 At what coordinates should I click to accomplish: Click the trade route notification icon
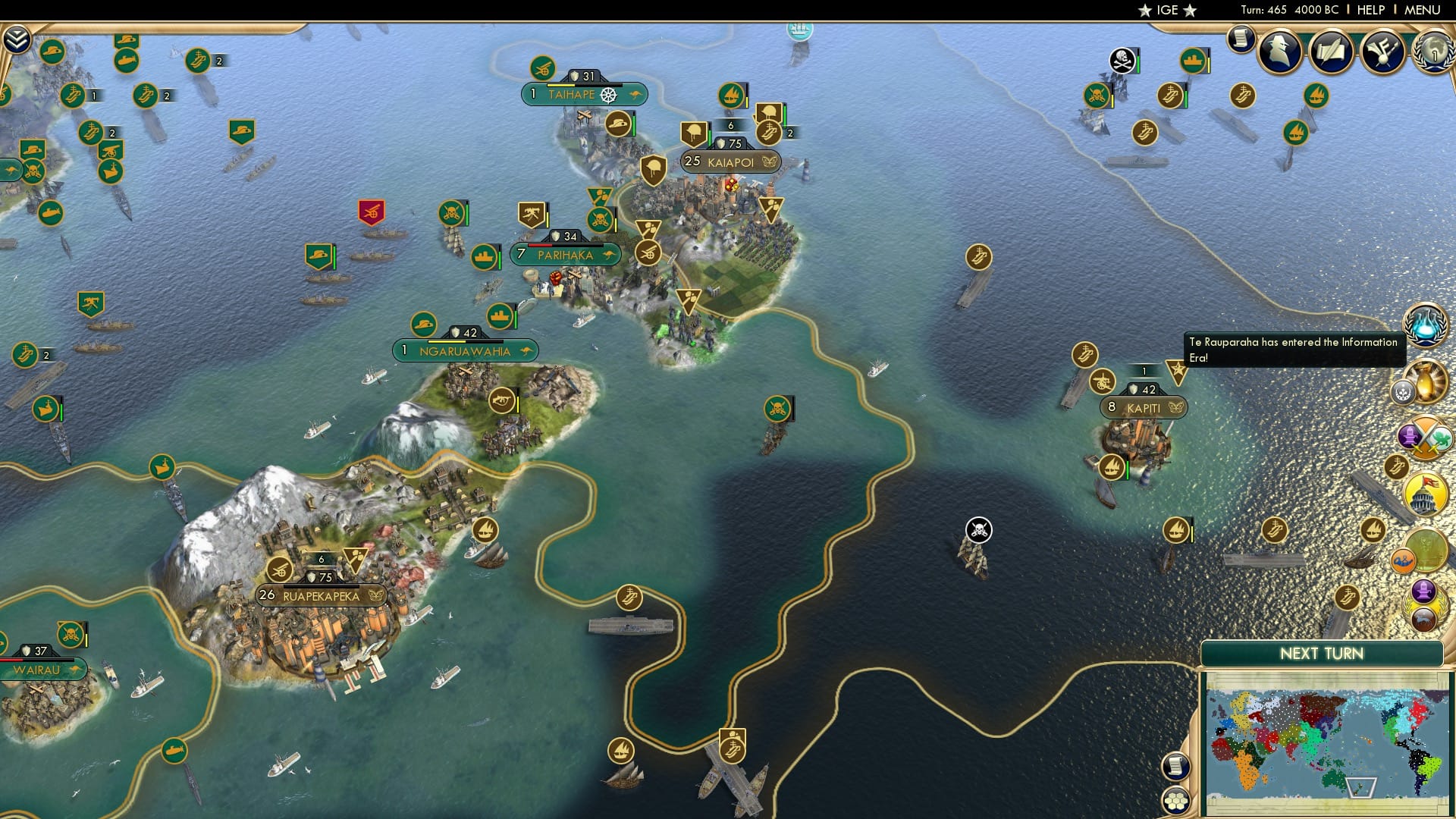coord(1404,559)
